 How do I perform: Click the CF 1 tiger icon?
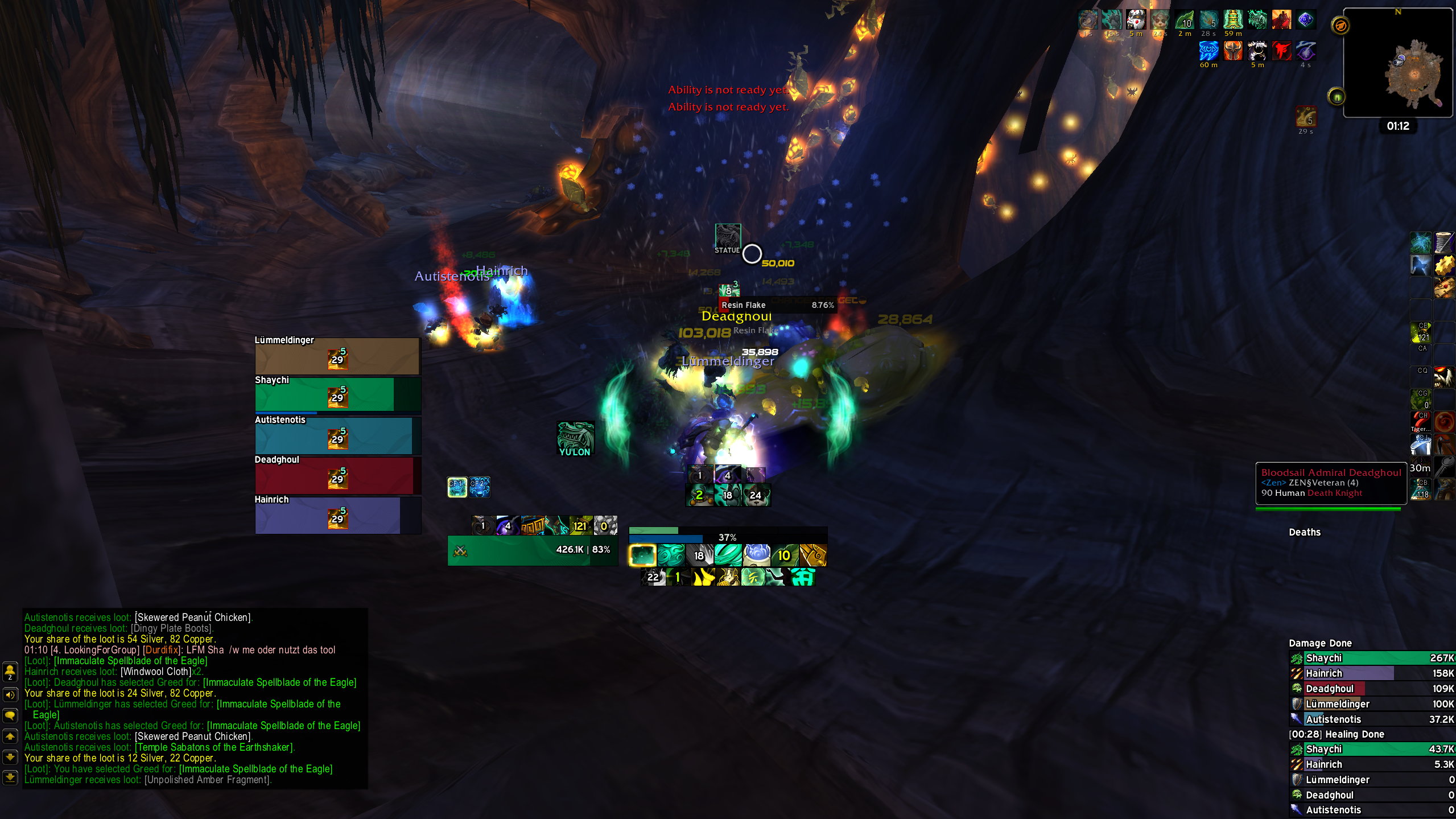(457, 487)
